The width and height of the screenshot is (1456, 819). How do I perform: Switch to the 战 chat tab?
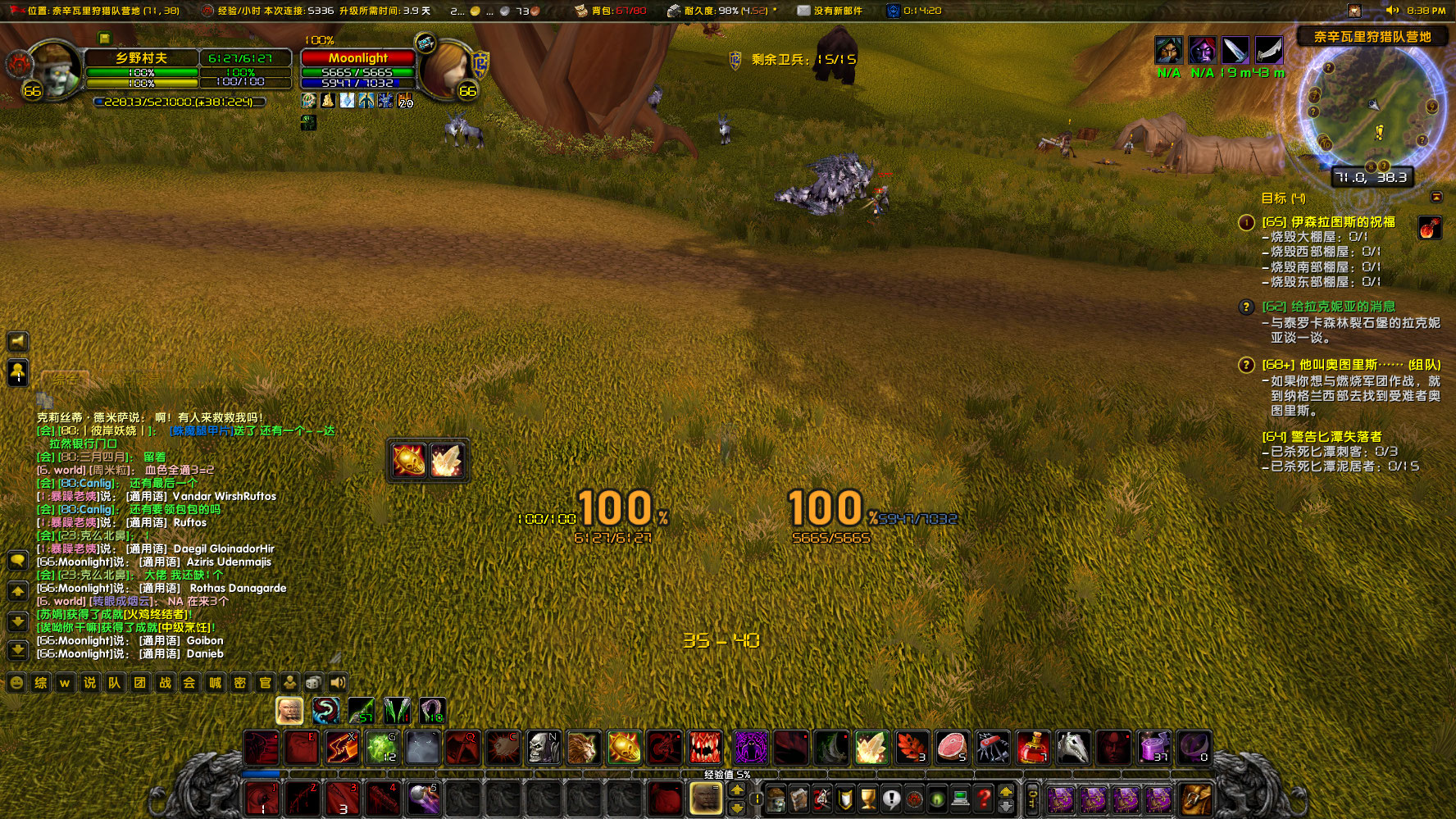pyautogui.click(x=165, y=681)
